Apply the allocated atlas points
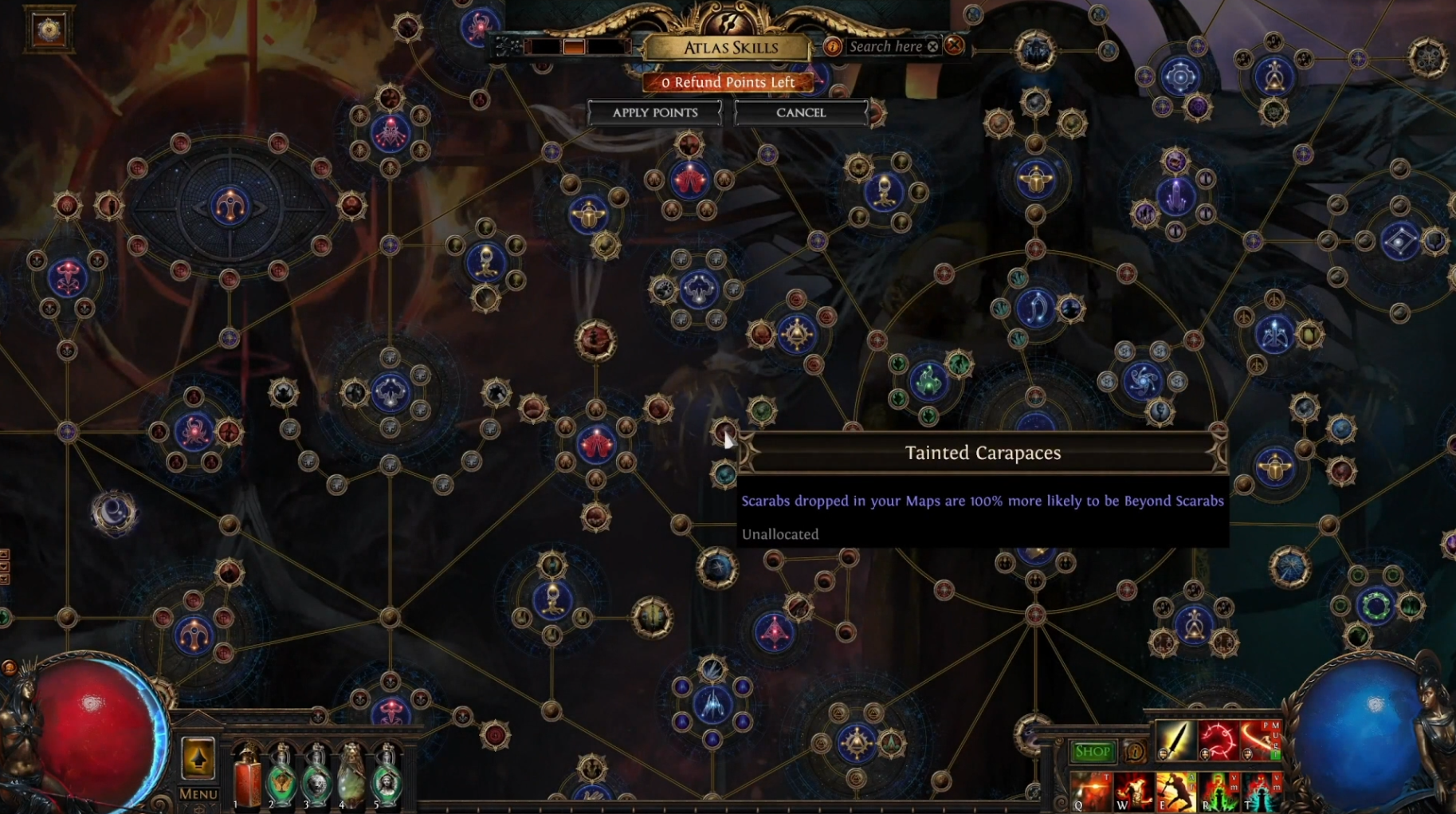The image size is (1456, 814). pos(654,112)
